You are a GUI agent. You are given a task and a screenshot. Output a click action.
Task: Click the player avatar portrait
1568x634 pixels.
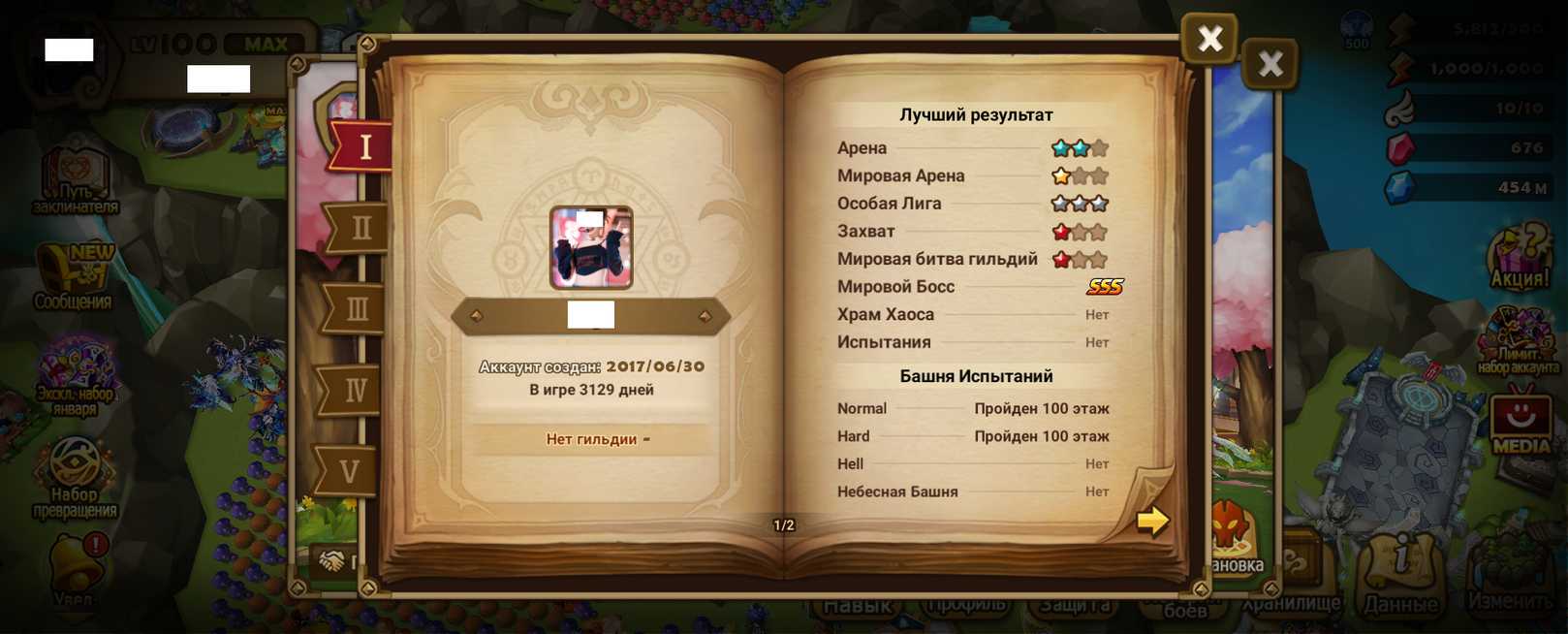pyautogui.click(x=591, y=247)
